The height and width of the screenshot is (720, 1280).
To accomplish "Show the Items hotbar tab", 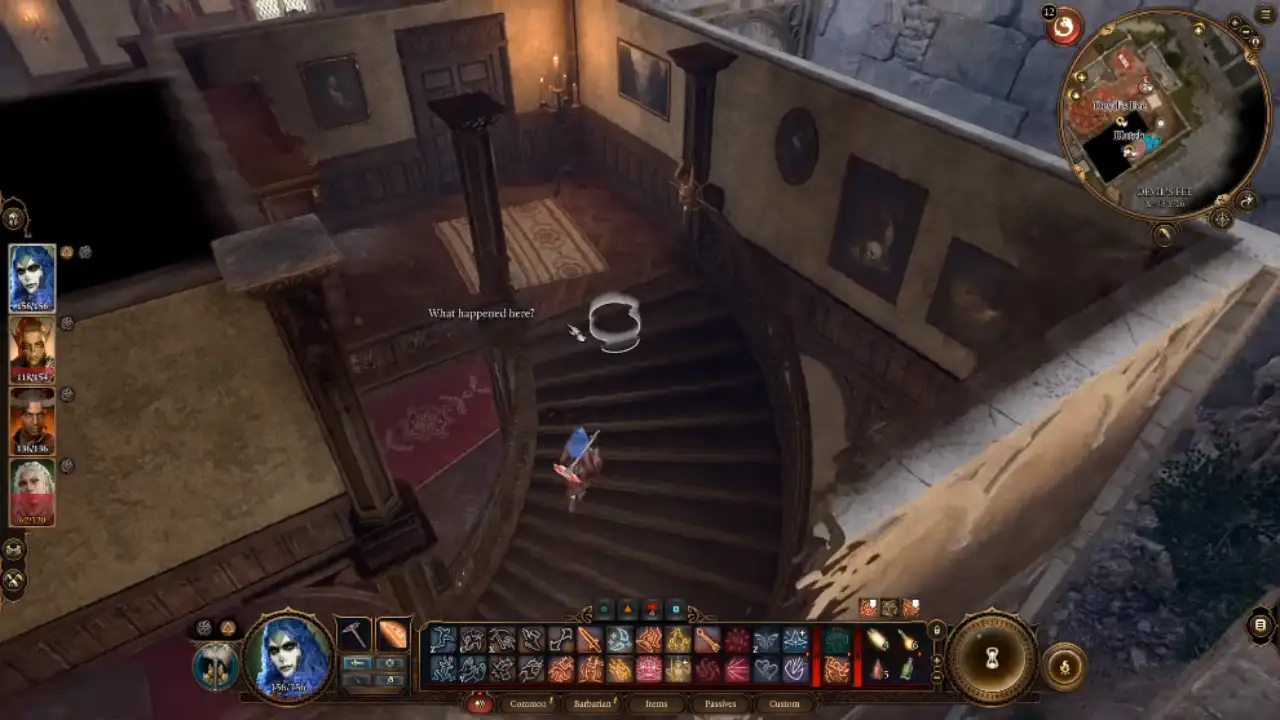I will (x=656, y=704).
